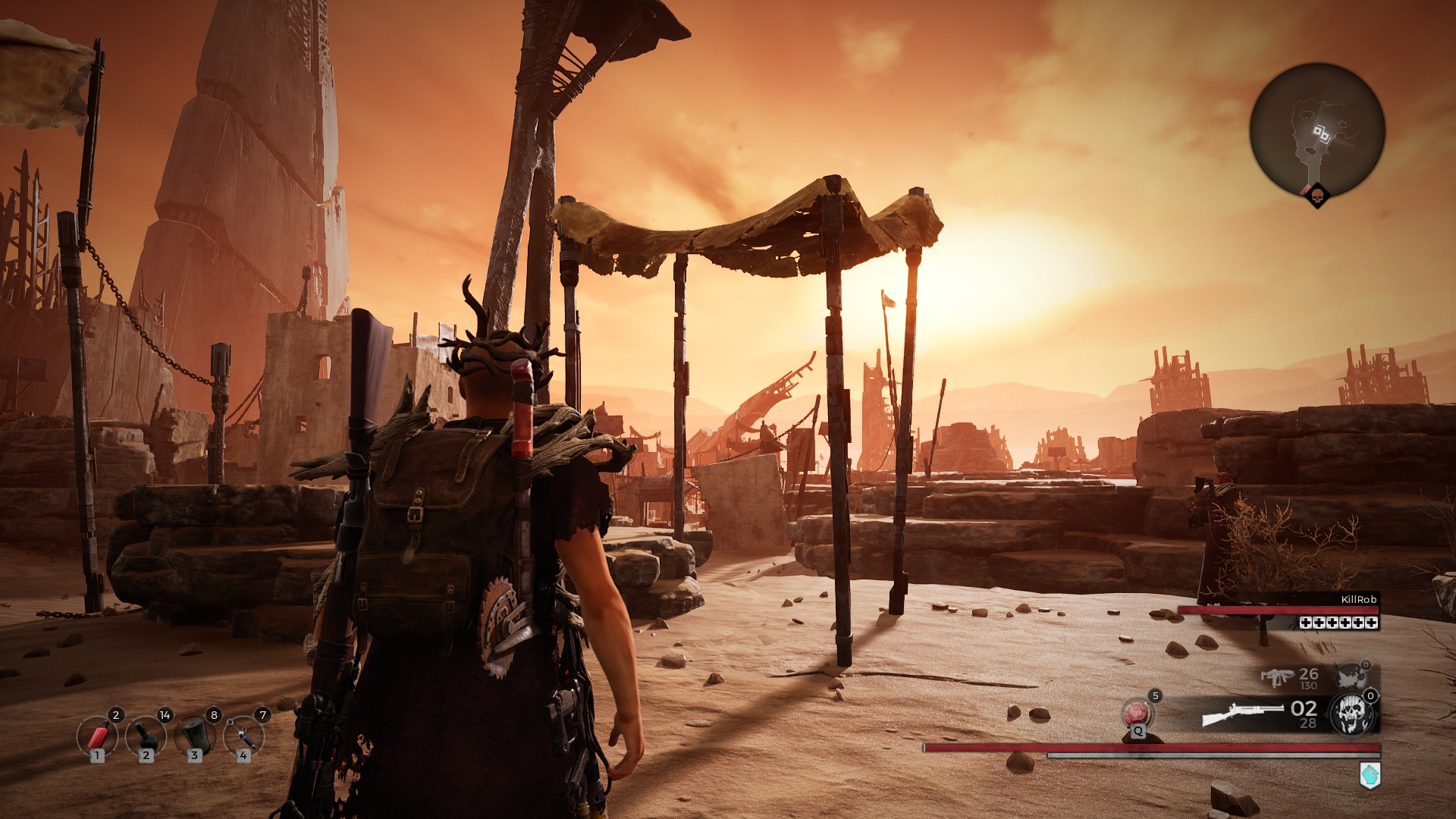Click the teal fist shield icon

1370,776
